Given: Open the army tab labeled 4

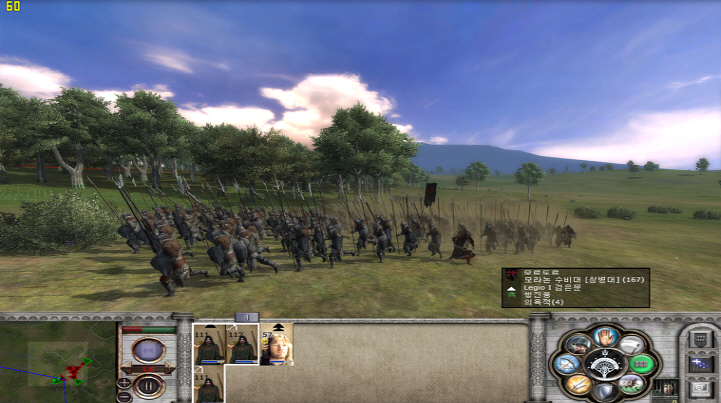Looking at the screenshot, I should pos(246,317).
